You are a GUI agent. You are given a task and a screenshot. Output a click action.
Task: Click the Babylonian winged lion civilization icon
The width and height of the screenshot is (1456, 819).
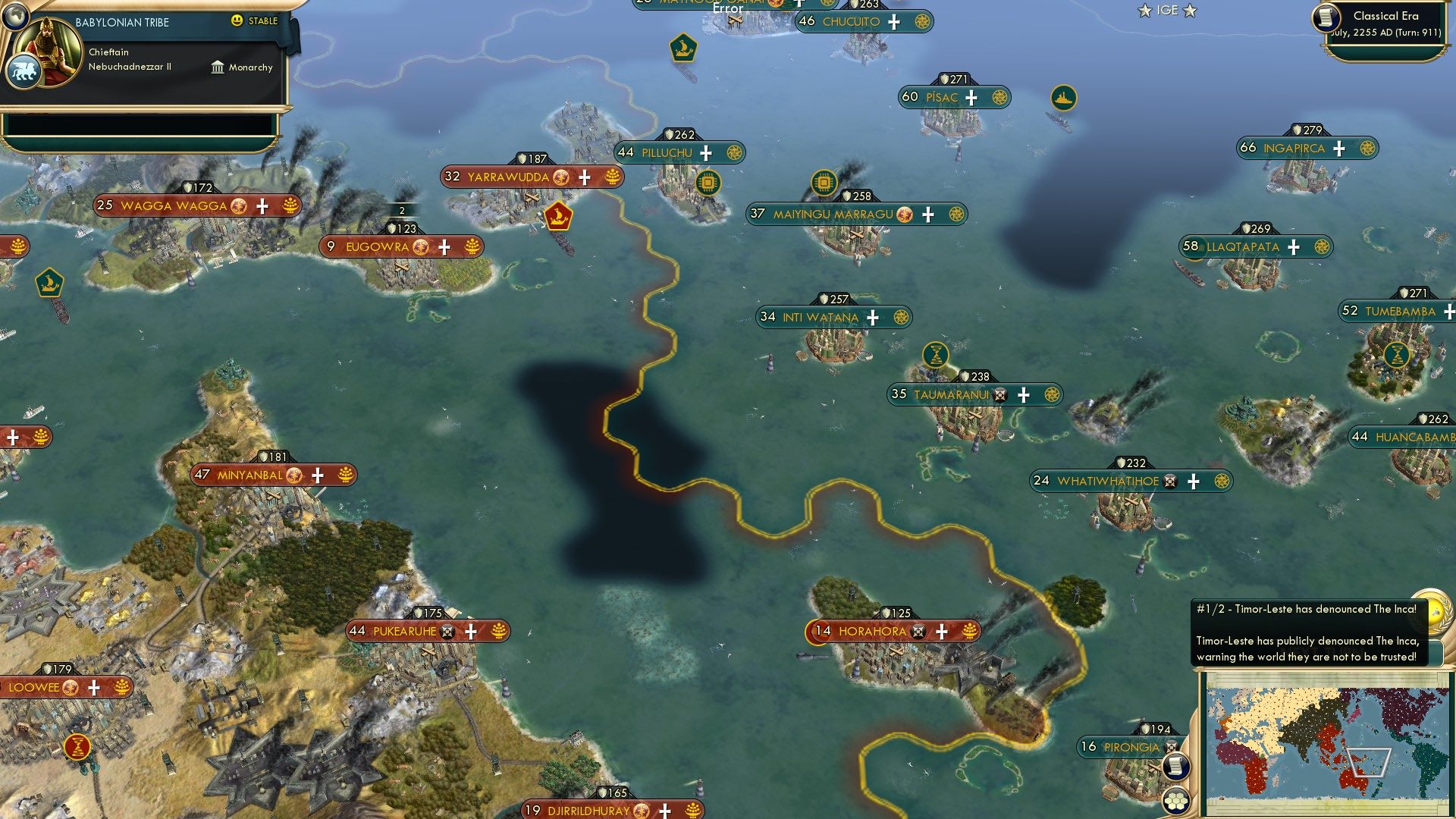[25, 71]
